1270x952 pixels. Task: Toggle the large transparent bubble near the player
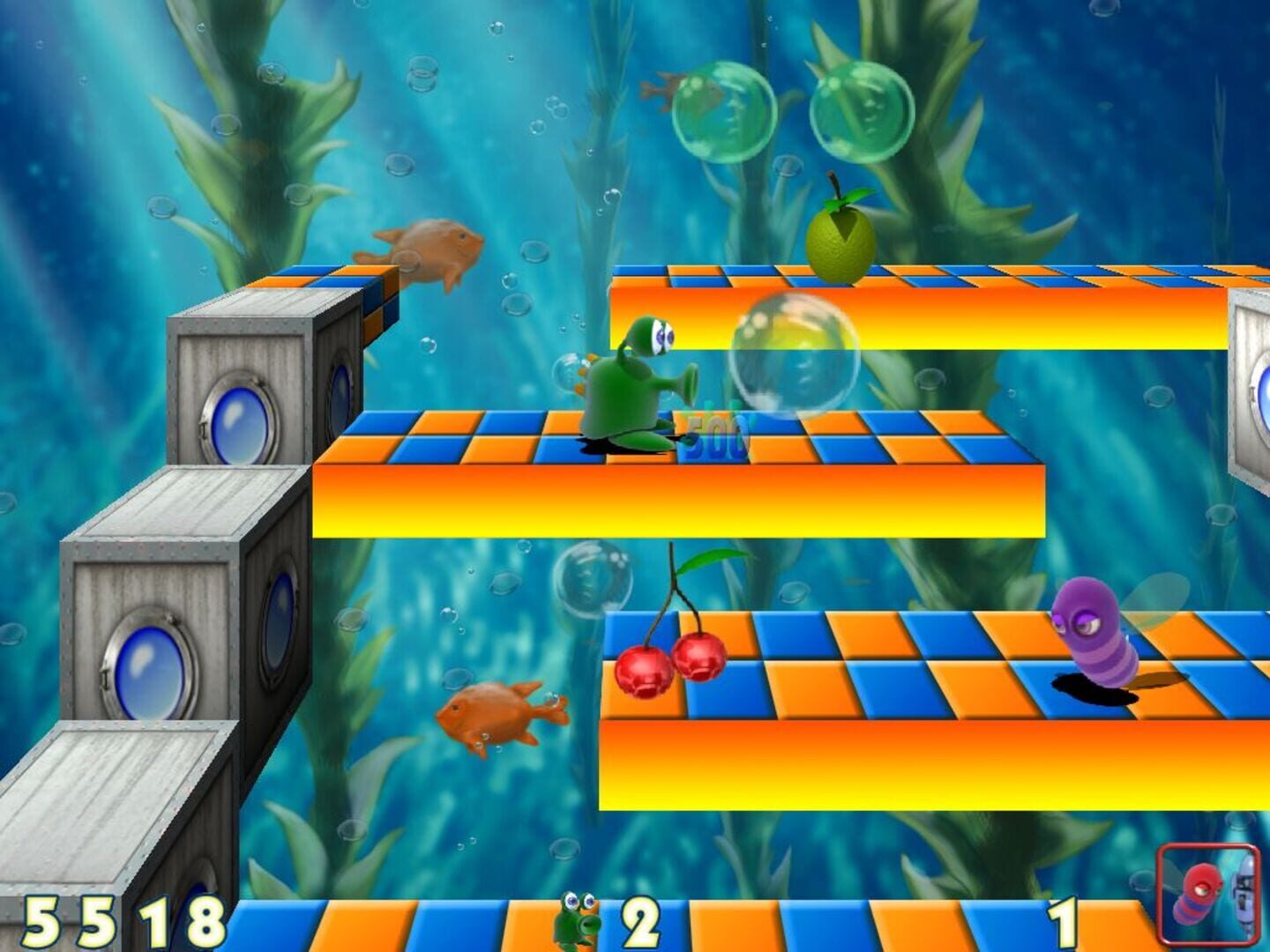coord(793,351)
